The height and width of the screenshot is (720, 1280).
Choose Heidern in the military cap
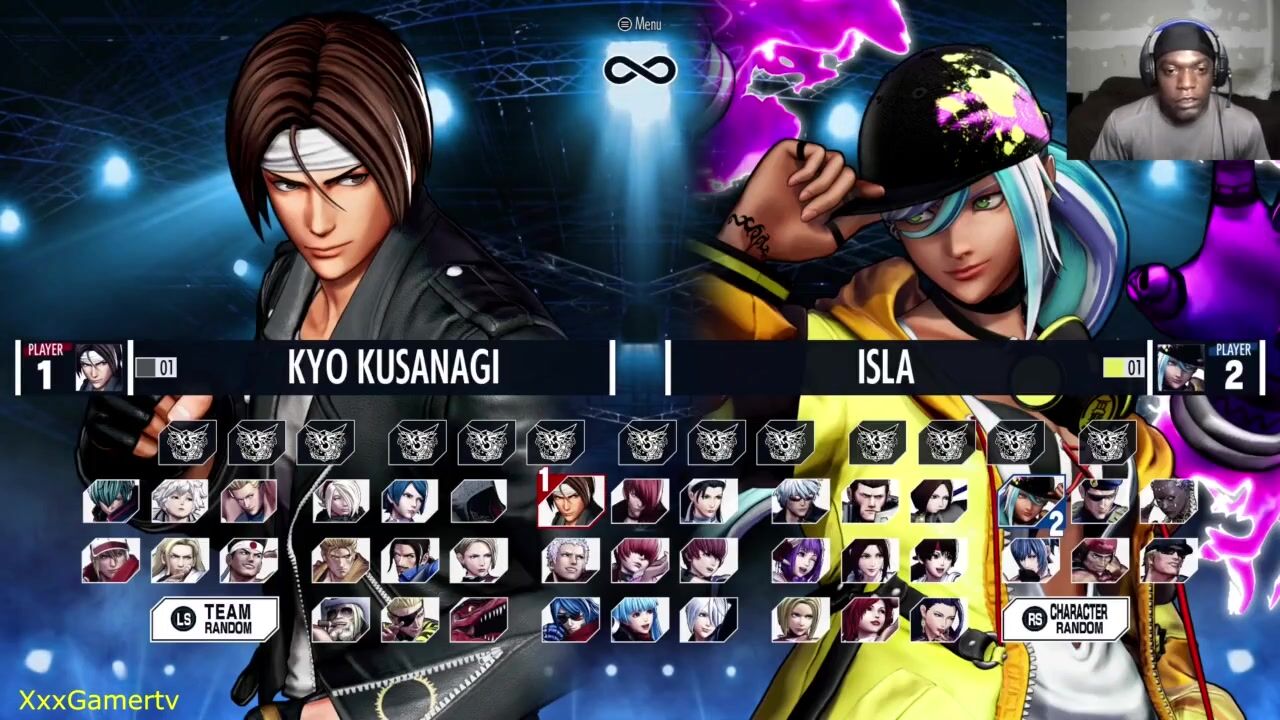coord(1099,501)
